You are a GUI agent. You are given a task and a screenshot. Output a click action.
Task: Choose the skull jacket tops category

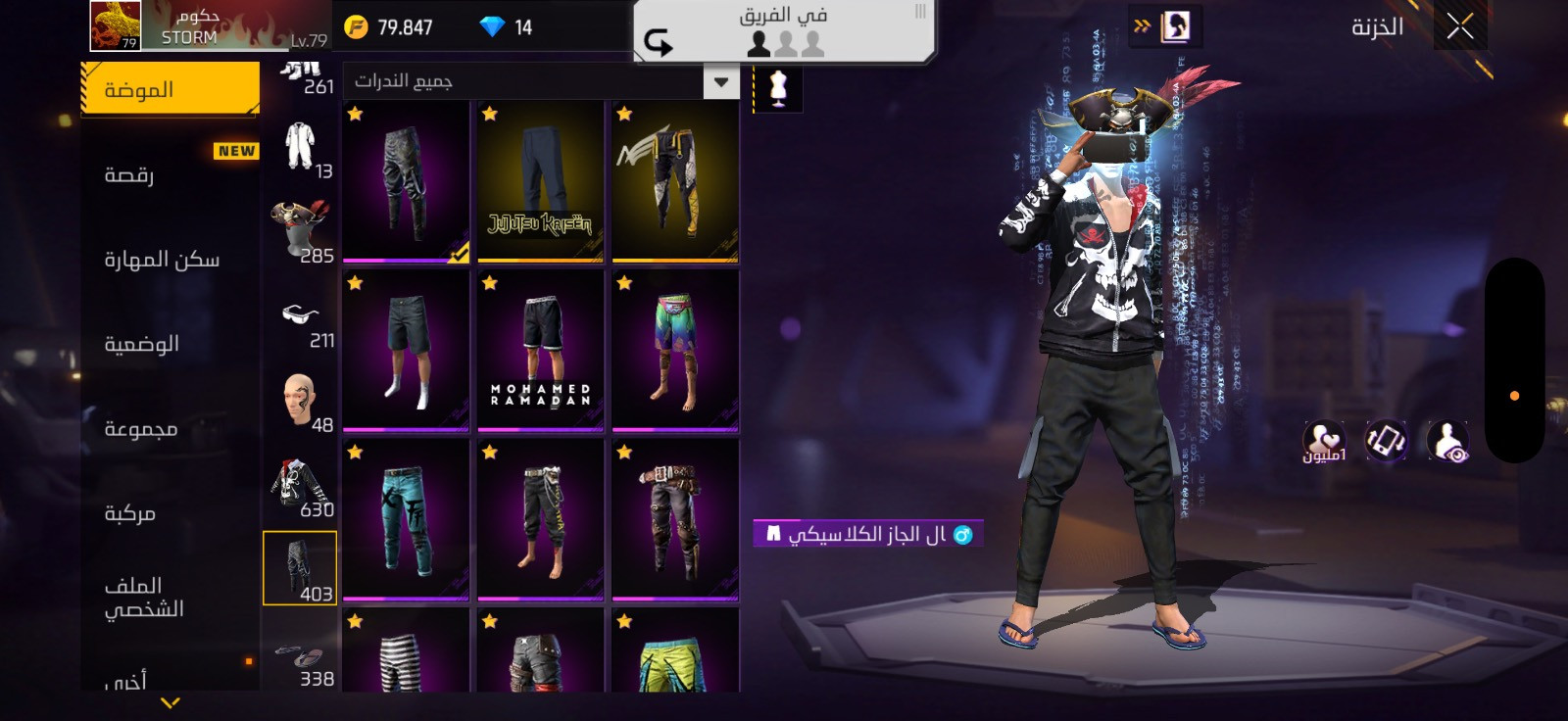tap(300, 486)
